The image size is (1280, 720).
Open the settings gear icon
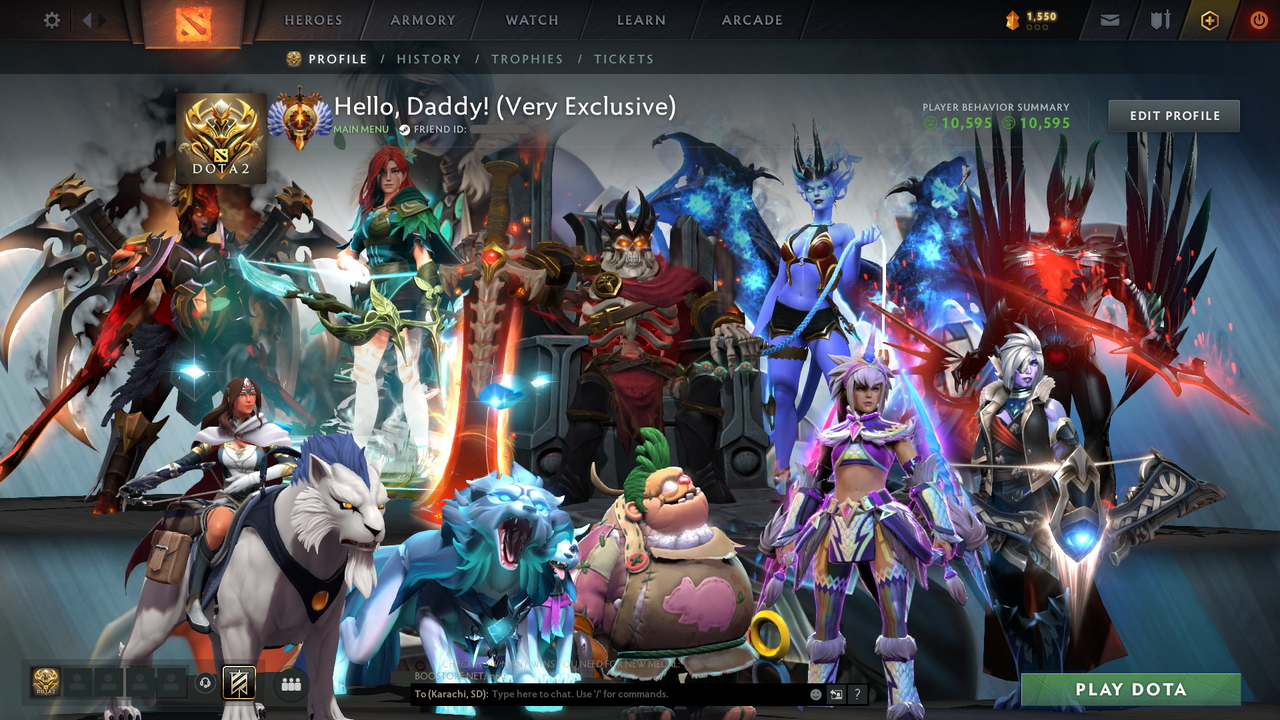[x=51, y=19]
